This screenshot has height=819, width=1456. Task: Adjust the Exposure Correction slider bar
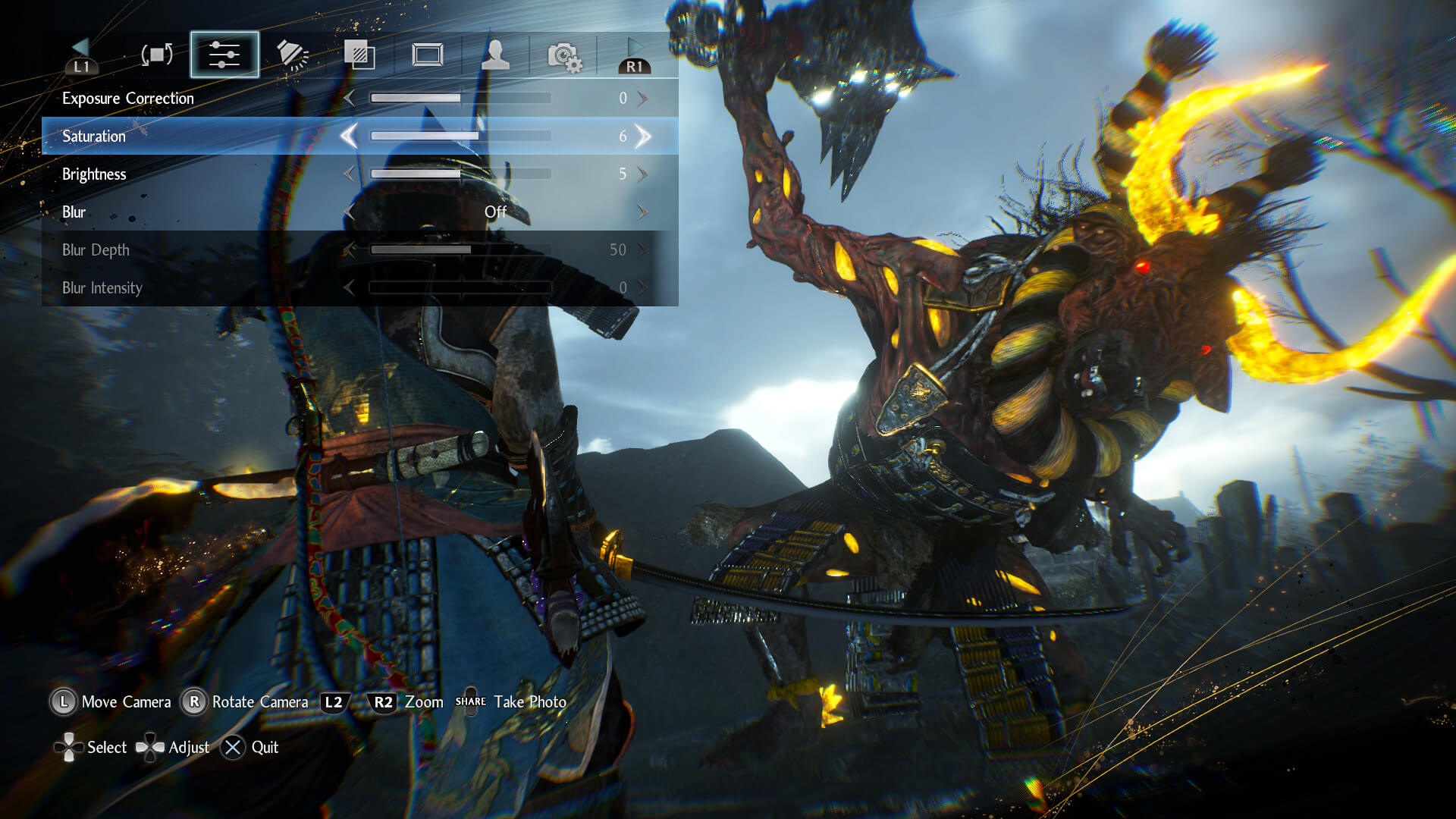point(460,99)
